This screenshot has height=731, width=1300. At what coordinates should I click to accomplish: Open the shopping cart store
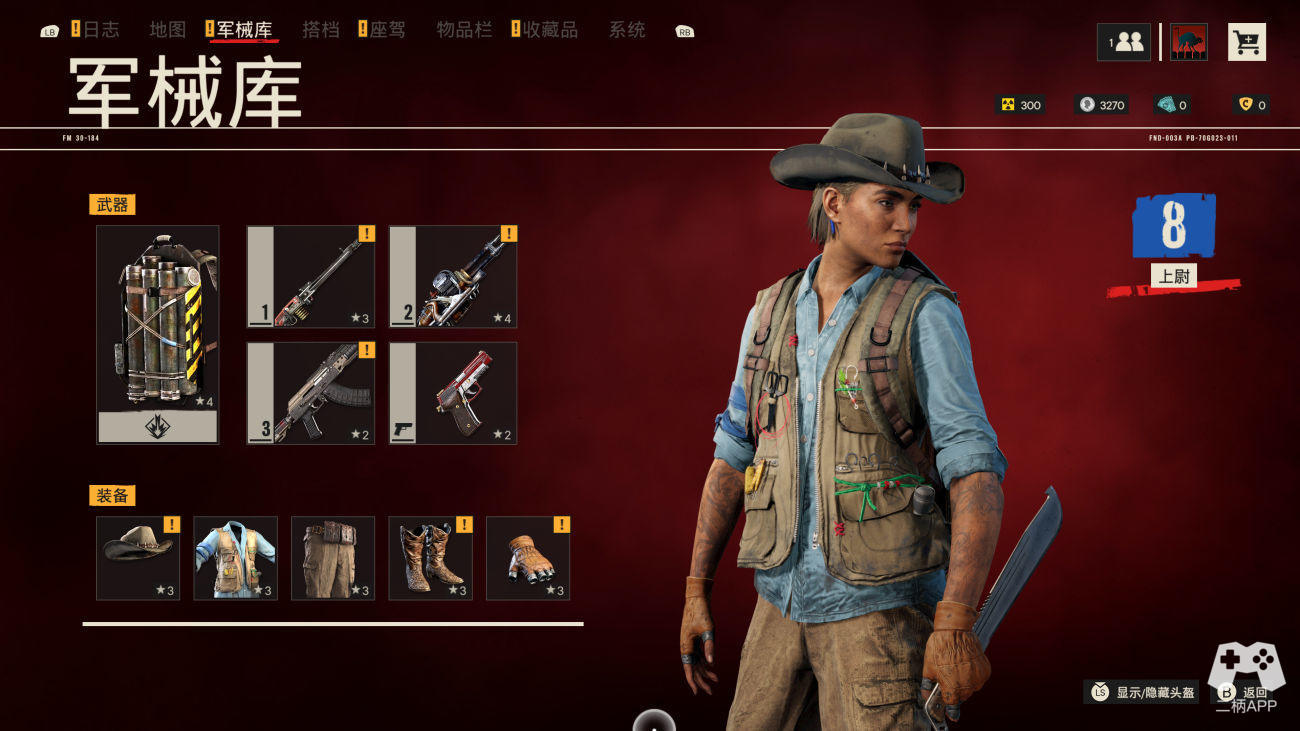1246,42
